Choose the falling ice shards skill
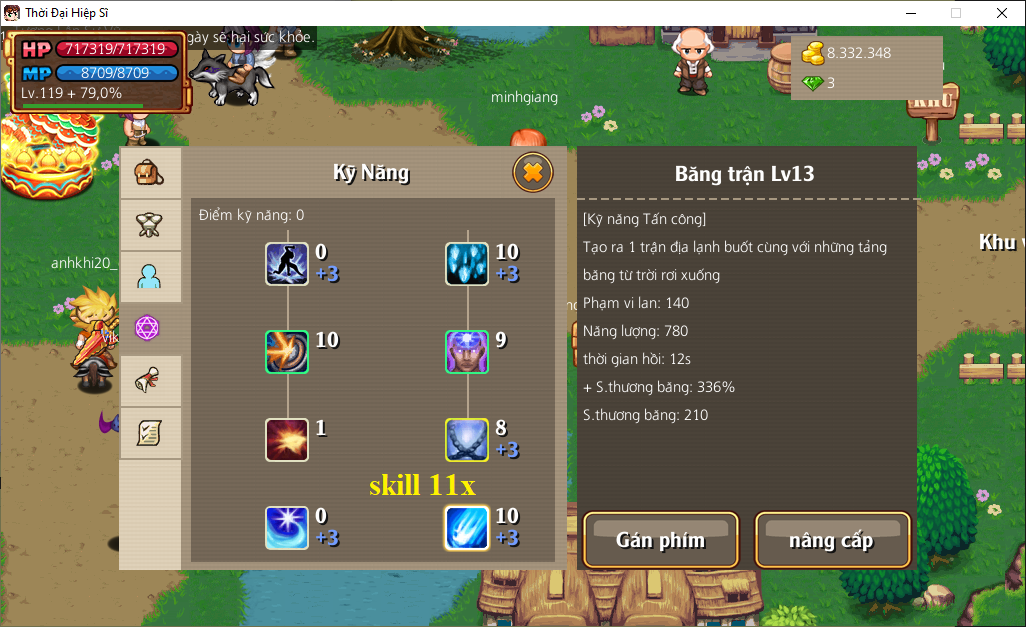1026x627 pixels. pyautogui.click(x=467, y=264)
